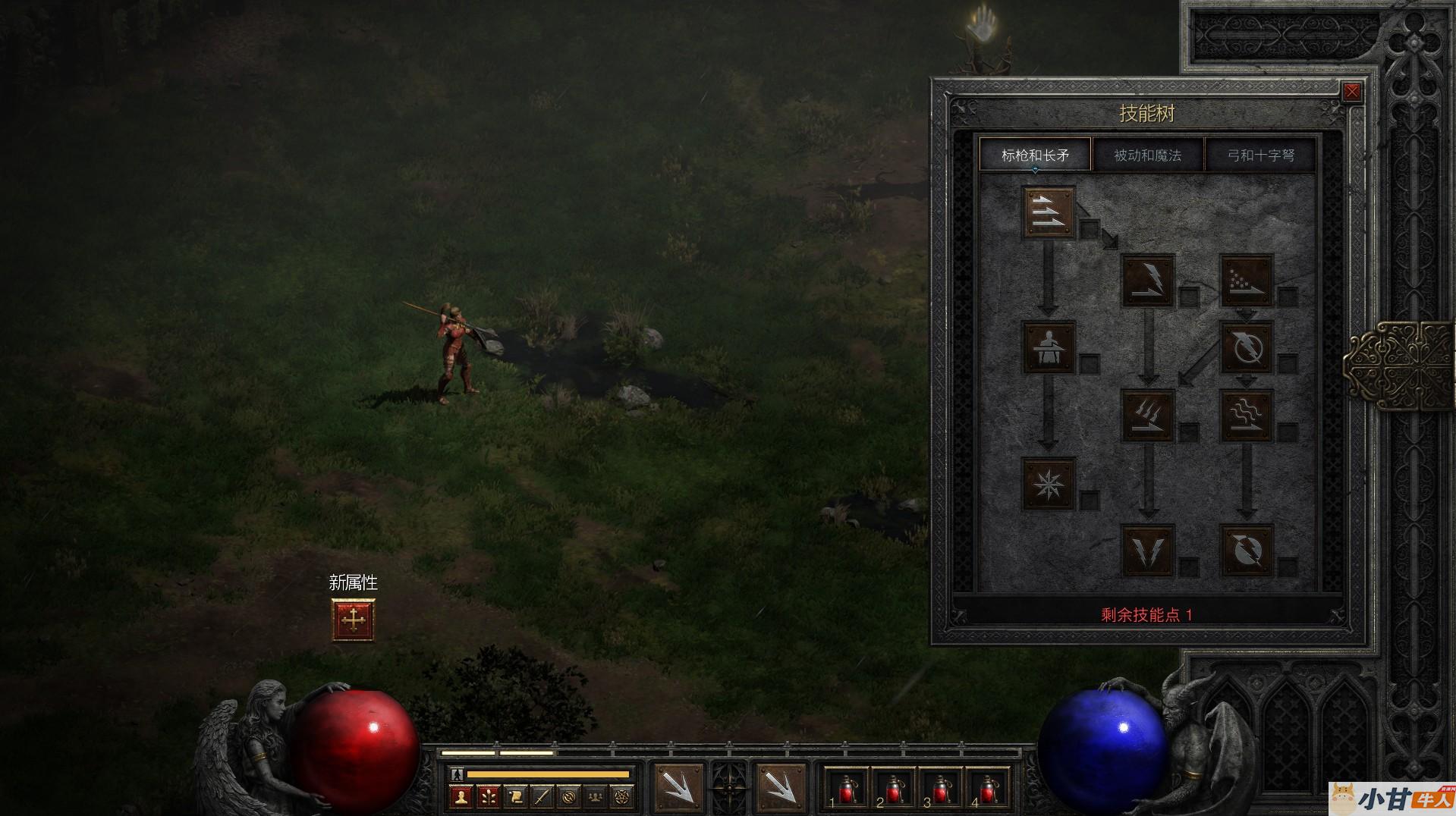Select the Plague Javelin skill icon
Viewport: 1456px width, 816px height.
pos(1246,415)
